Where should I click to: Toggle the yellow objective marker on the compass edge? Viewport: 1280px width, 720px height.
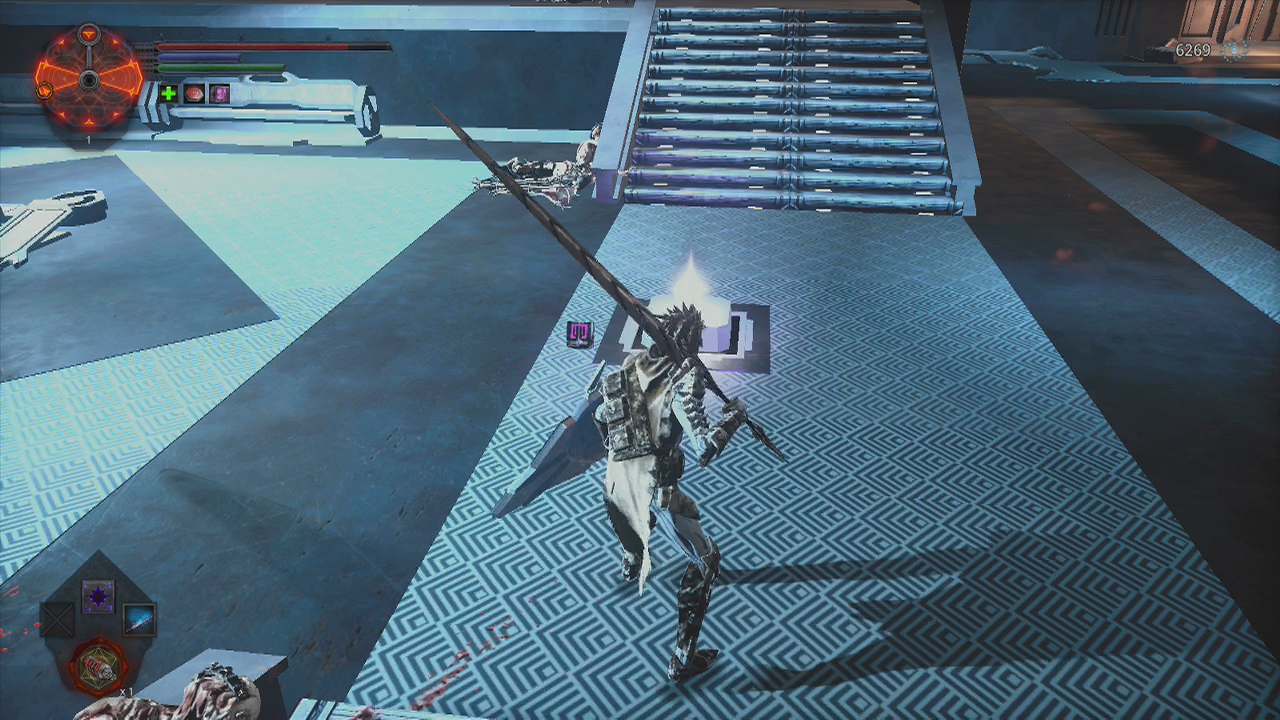pos(43,91)
